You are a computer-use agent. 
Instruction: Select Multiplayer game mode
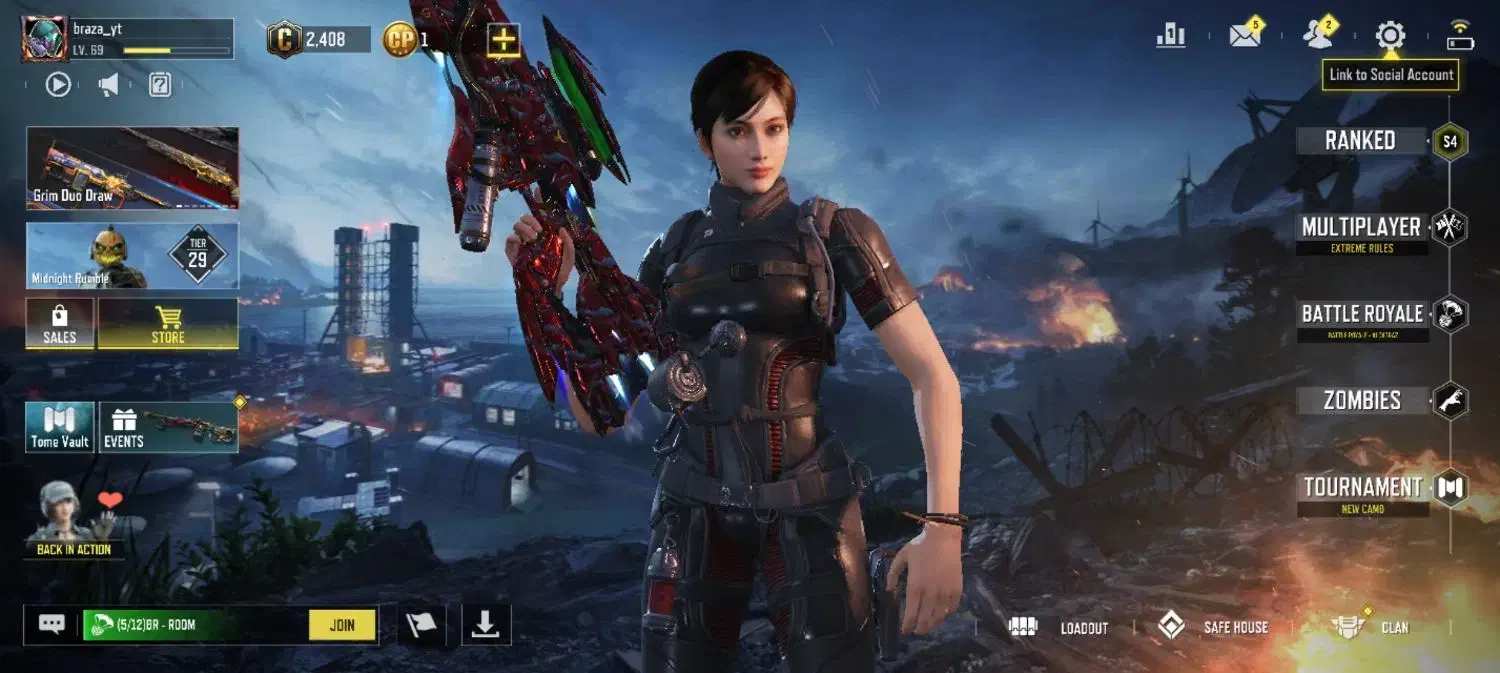coord(1361,228)
